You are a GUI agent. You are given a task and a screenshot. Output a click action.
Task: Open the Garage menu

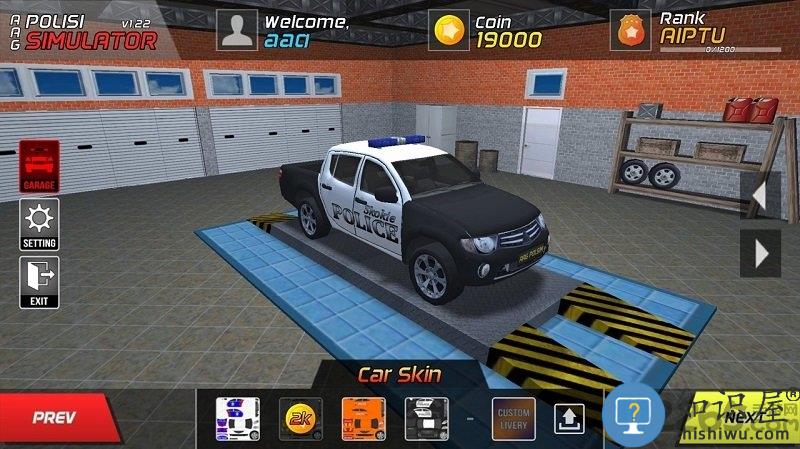pyautogui.click(x=39, y=166)
